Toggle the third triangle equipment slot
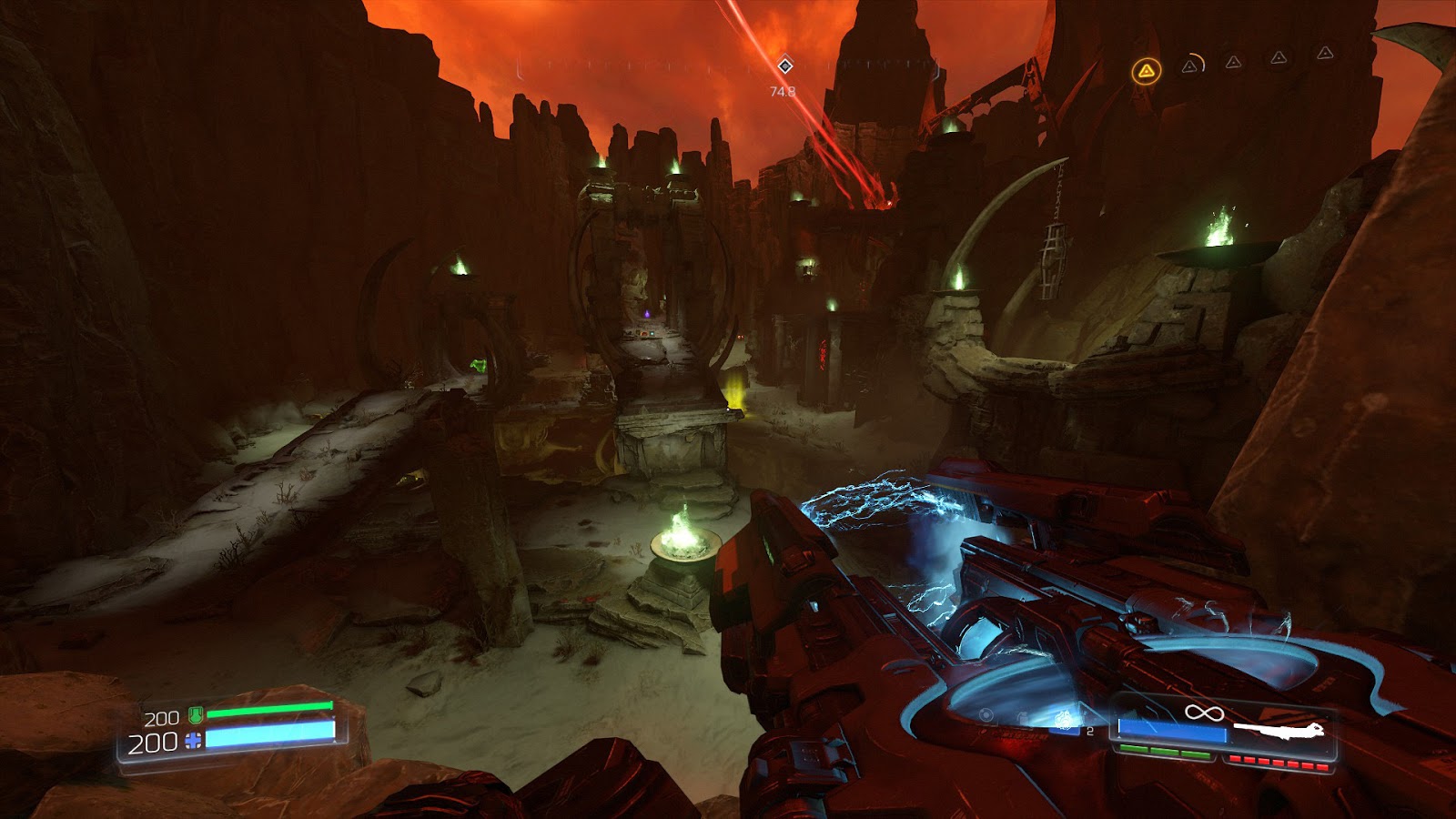 click(x=1233, y=63)
